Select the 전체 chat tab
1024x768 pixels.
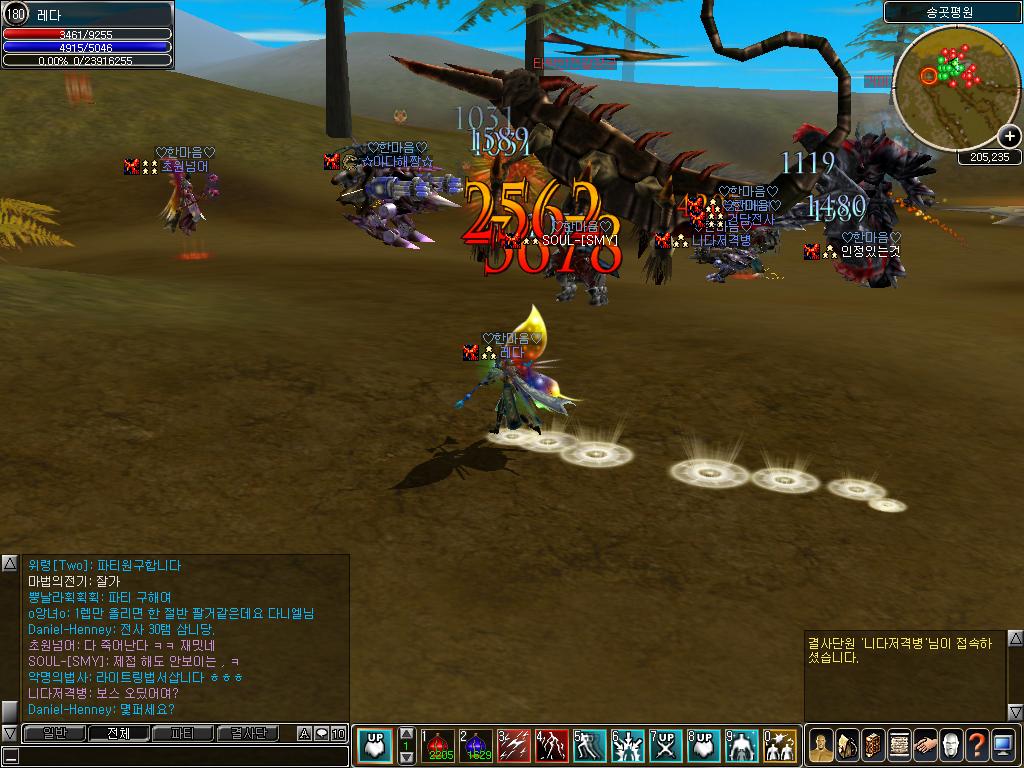click(118, 733)
